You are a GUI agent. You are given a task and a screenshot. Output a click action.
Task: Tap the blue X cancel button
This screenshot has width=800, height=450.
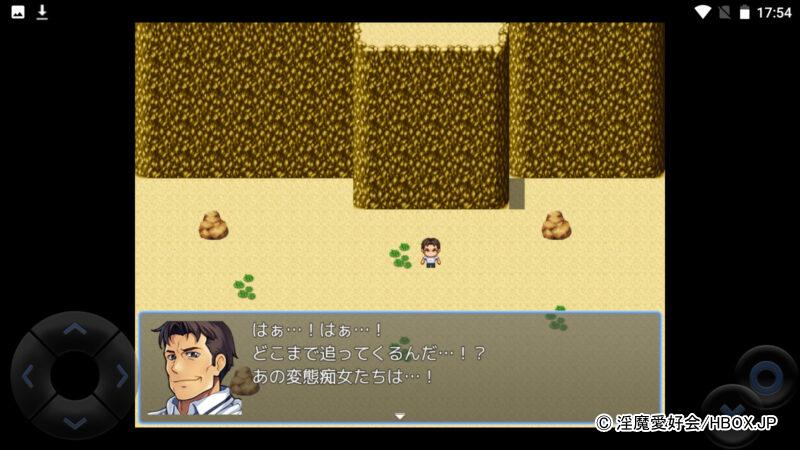tap(730, 412)
